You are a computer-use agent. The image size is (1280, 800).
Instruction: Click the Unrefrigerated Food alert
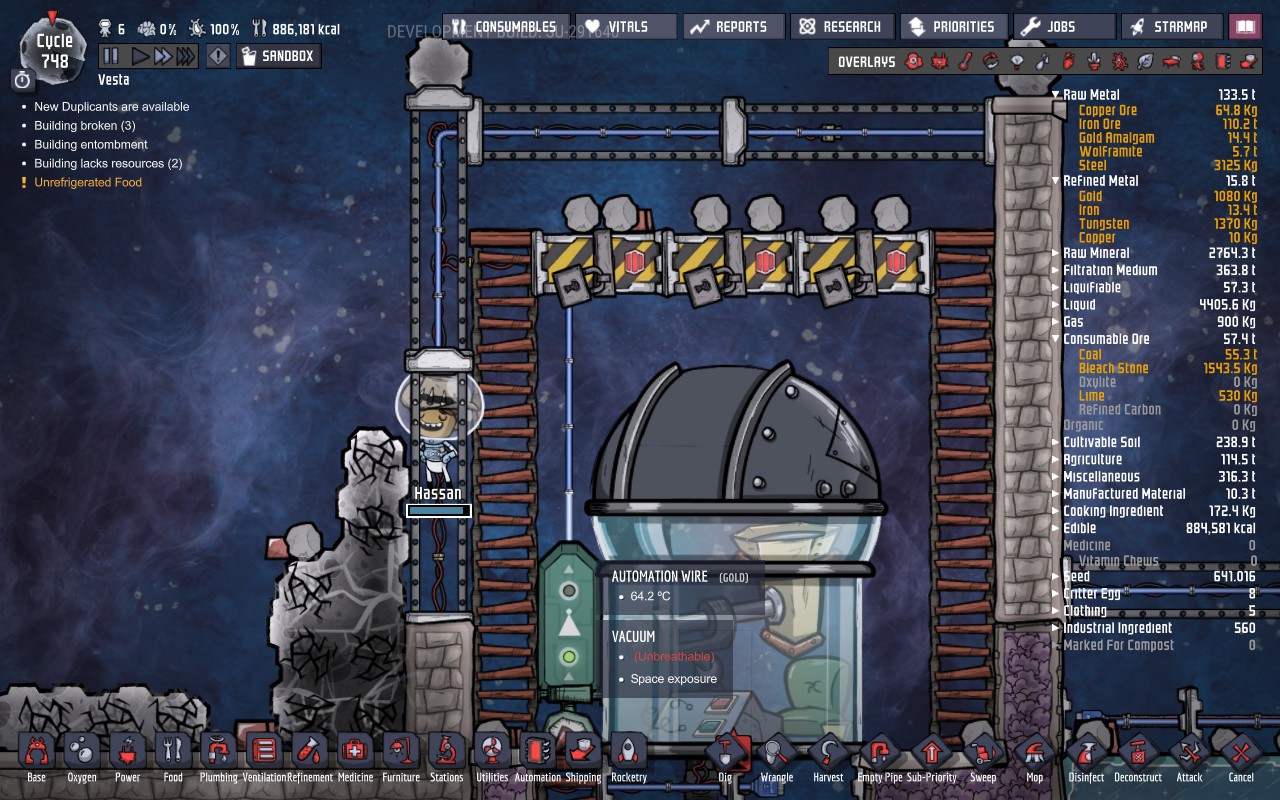88,182
